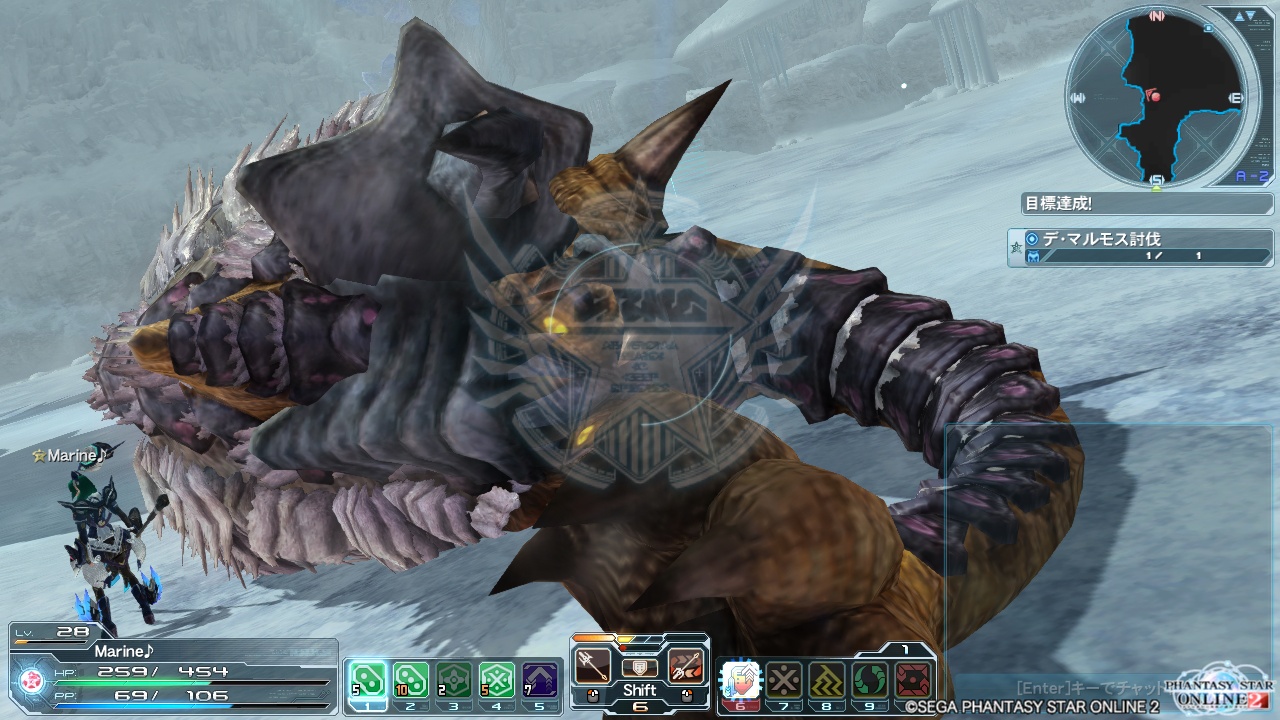Activate the purple chevron item in slot 5
Image resolution: width=1280 pixels, height=720 pixels.
(540, 679)
